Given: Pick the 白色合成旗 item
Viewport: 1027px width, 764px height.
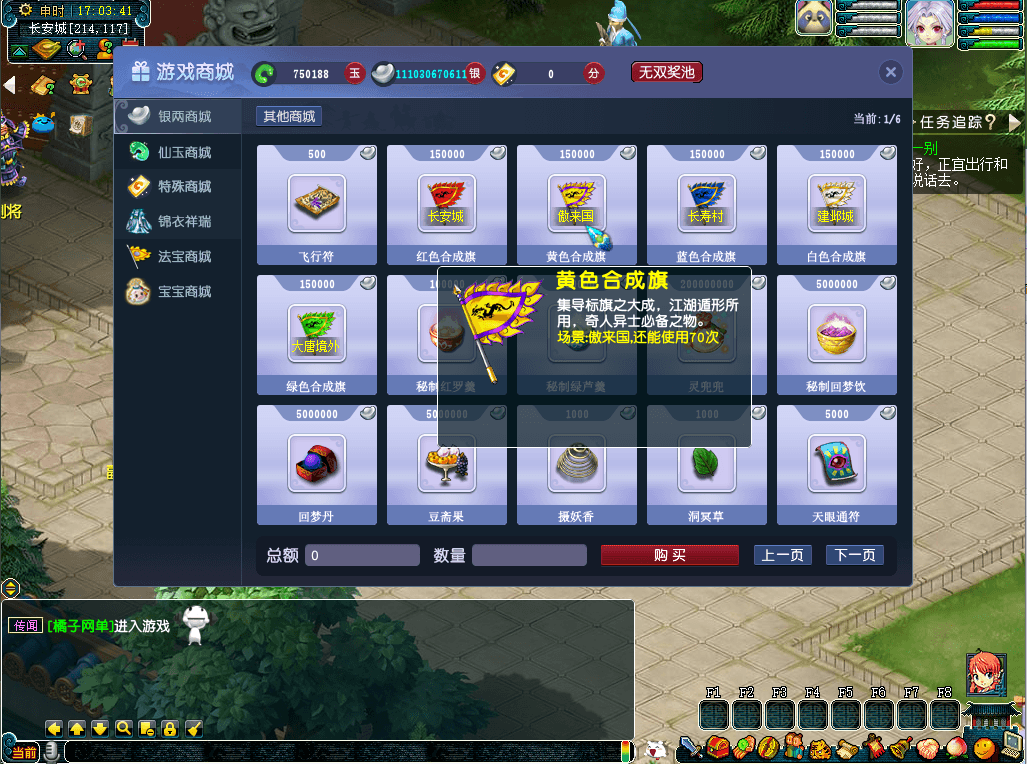Looking at the screenshot, I should pos(836,203).
